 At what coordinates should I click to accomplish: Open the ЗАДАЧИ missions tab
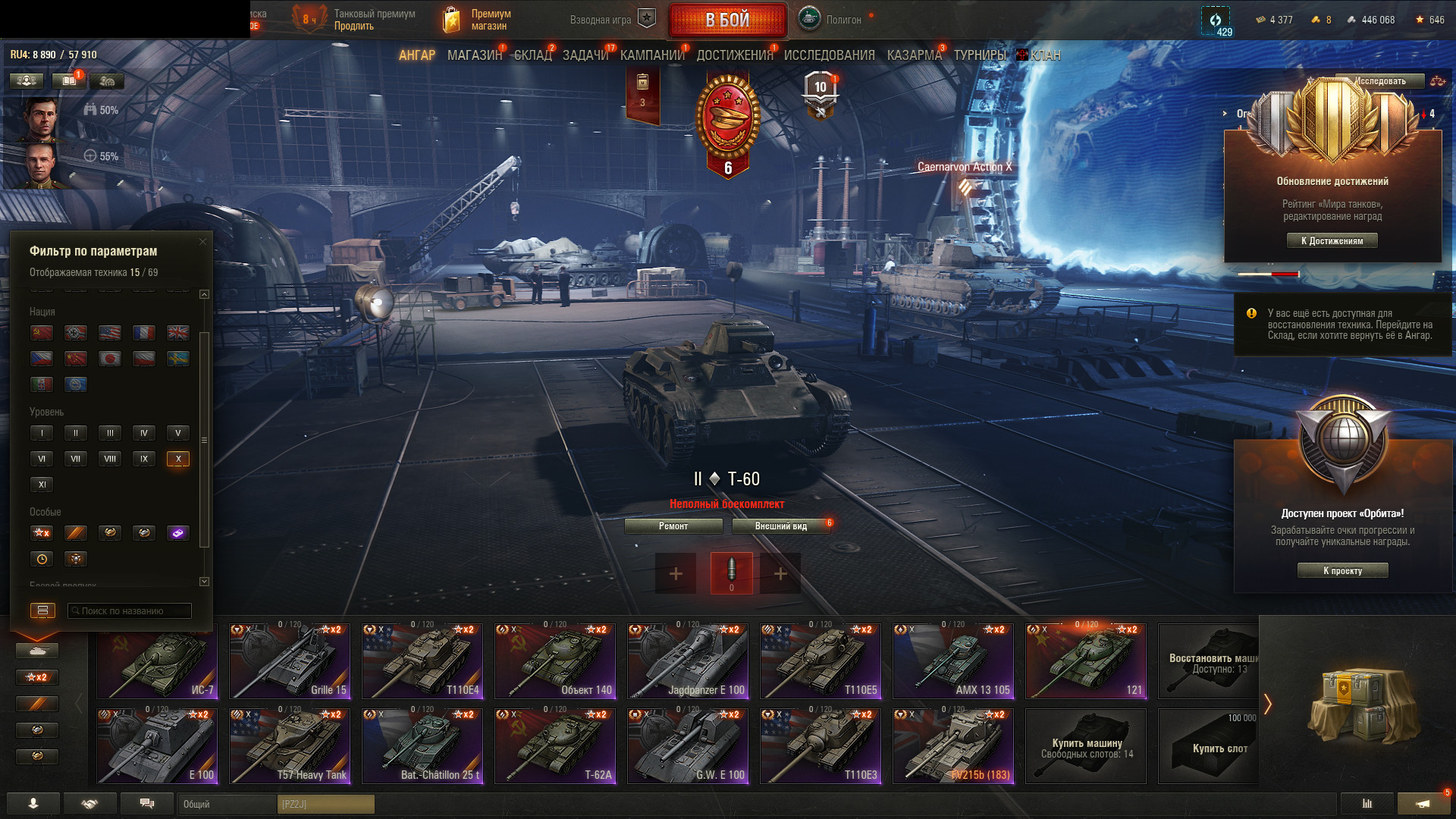(585, 55)
